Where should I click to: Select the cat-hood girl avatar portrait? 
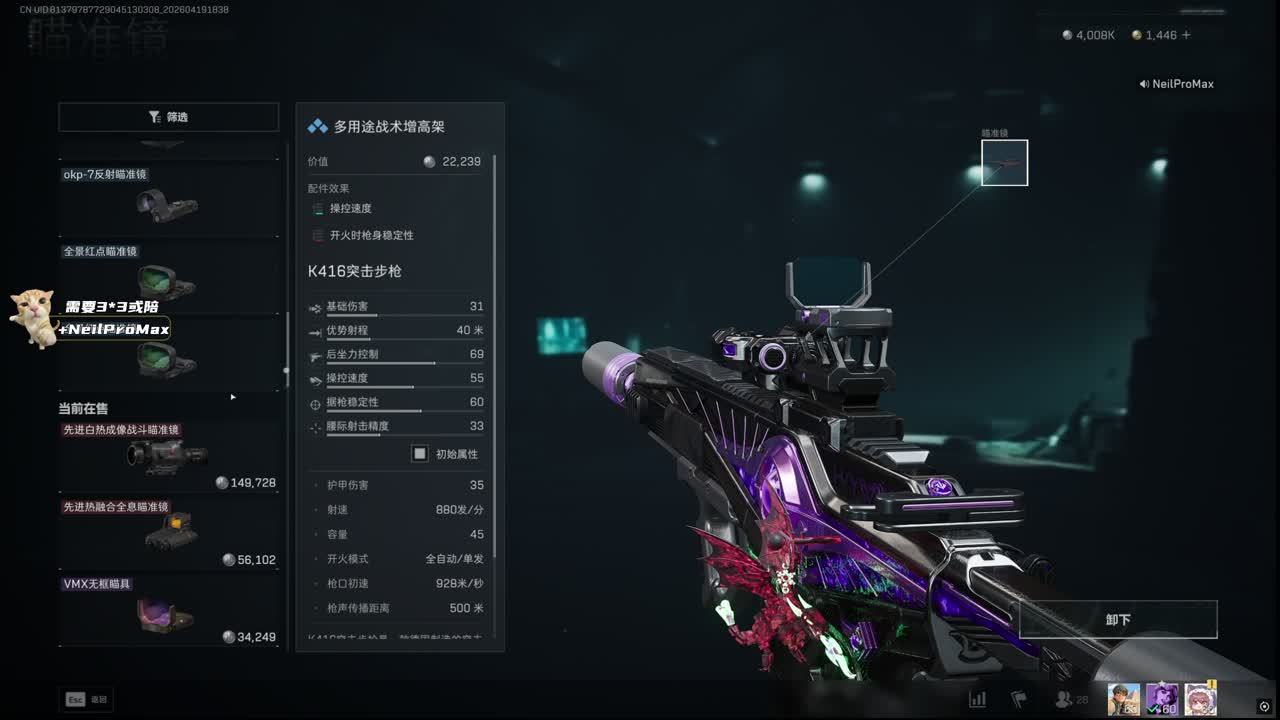coord(1200,699)
